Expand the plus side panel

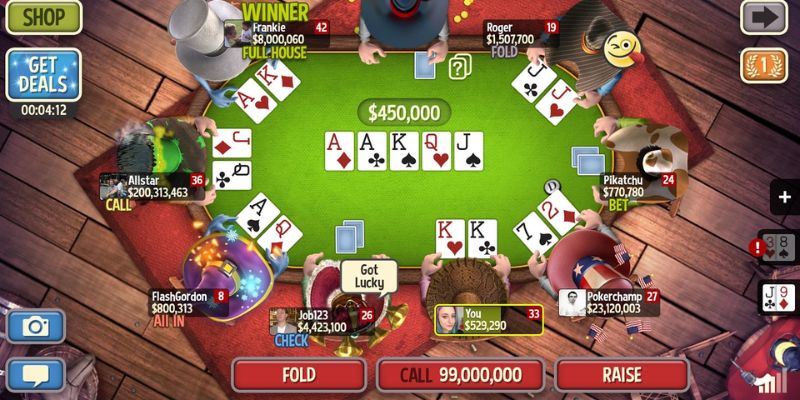tap(784, 197)
